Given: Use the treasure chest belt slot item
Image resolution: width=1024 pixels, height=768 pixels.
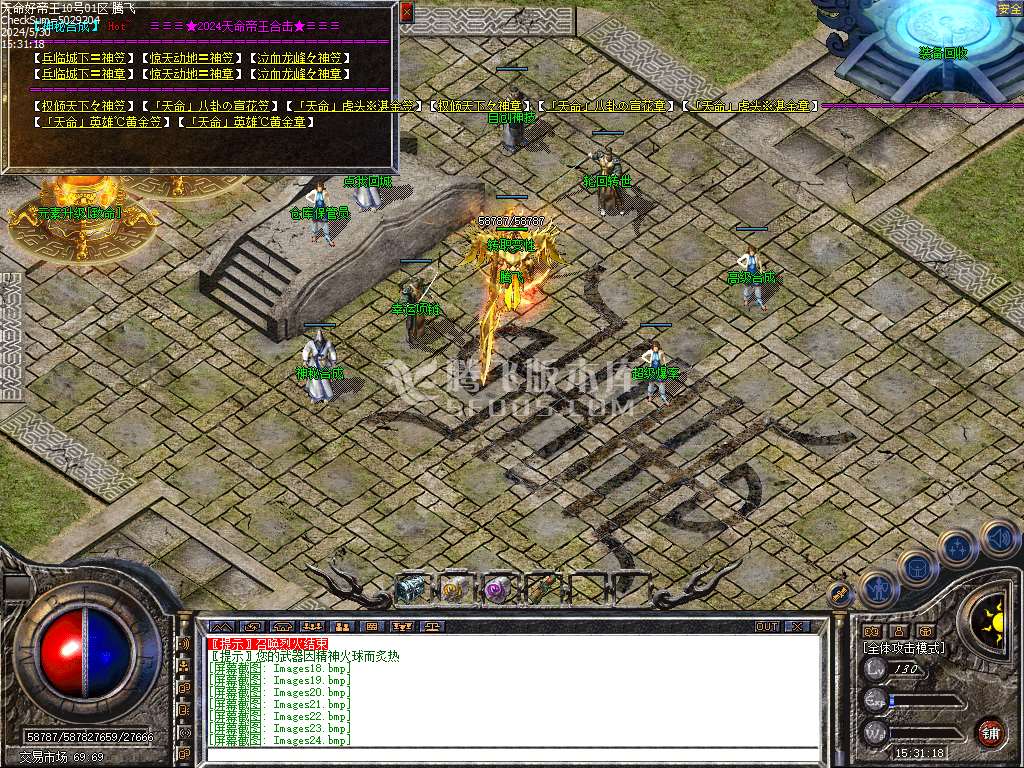Looking at the screenshot, I should coord(410,590).
